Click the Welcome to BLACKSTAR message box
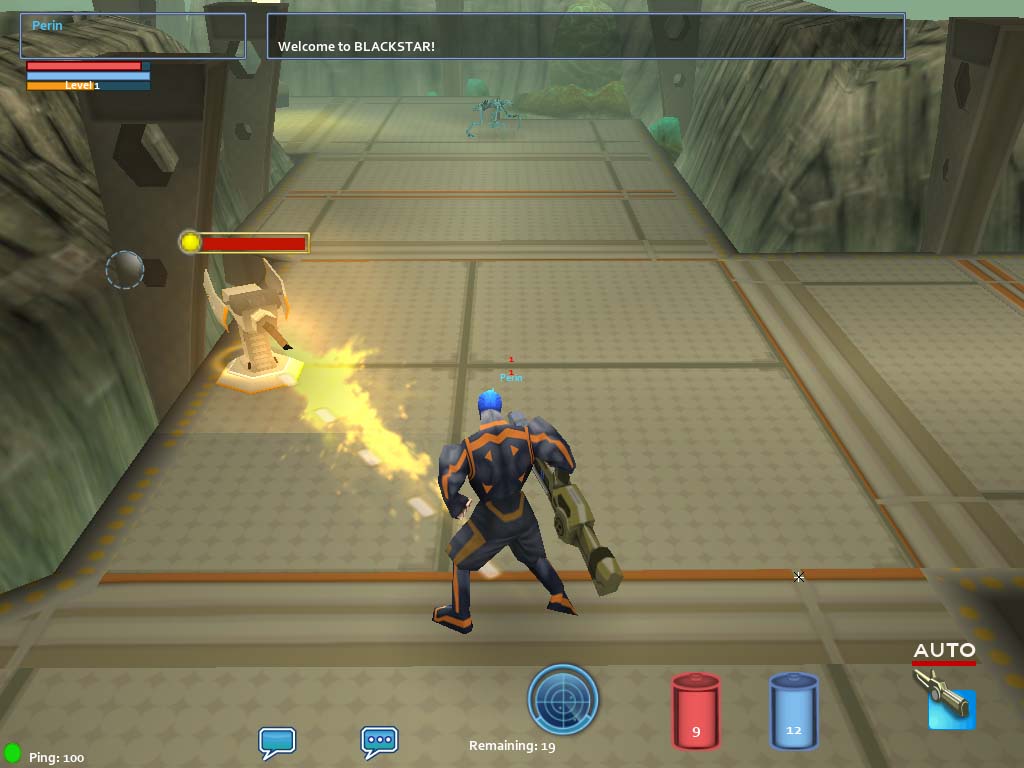Image resolution: width=1024 pixels, height=768 pixels. [585, 36]
